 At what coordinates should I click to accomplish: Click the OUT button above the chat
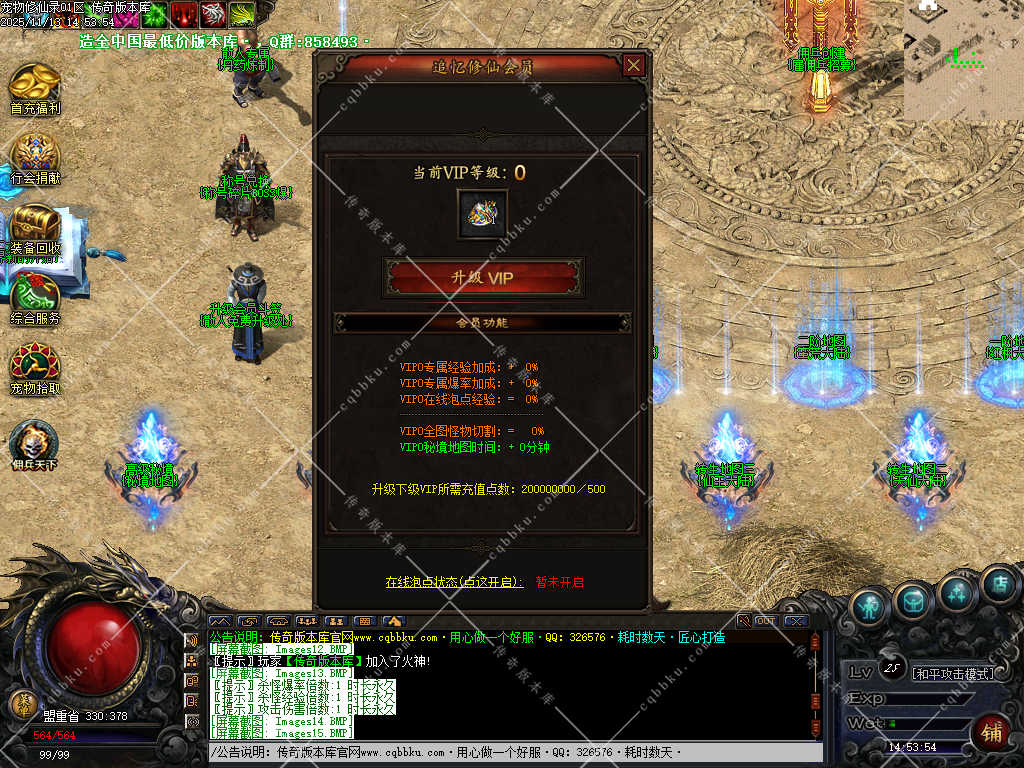[x=766, y=621]
